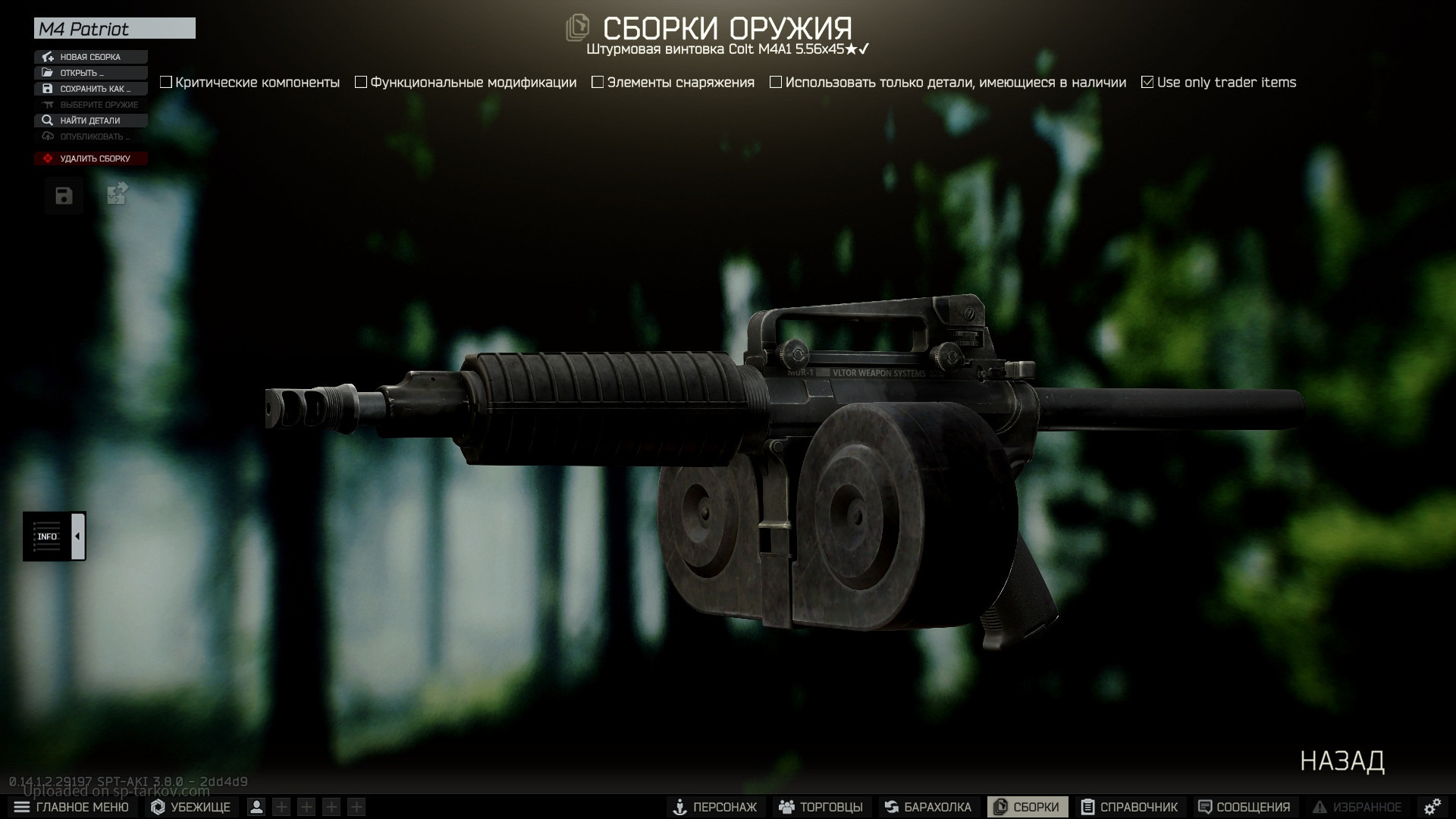This screenshot has width=1456, height=819.
Task: Uncheck Use only trader items
Action: pyautogui.click(x=1147, y=82)
